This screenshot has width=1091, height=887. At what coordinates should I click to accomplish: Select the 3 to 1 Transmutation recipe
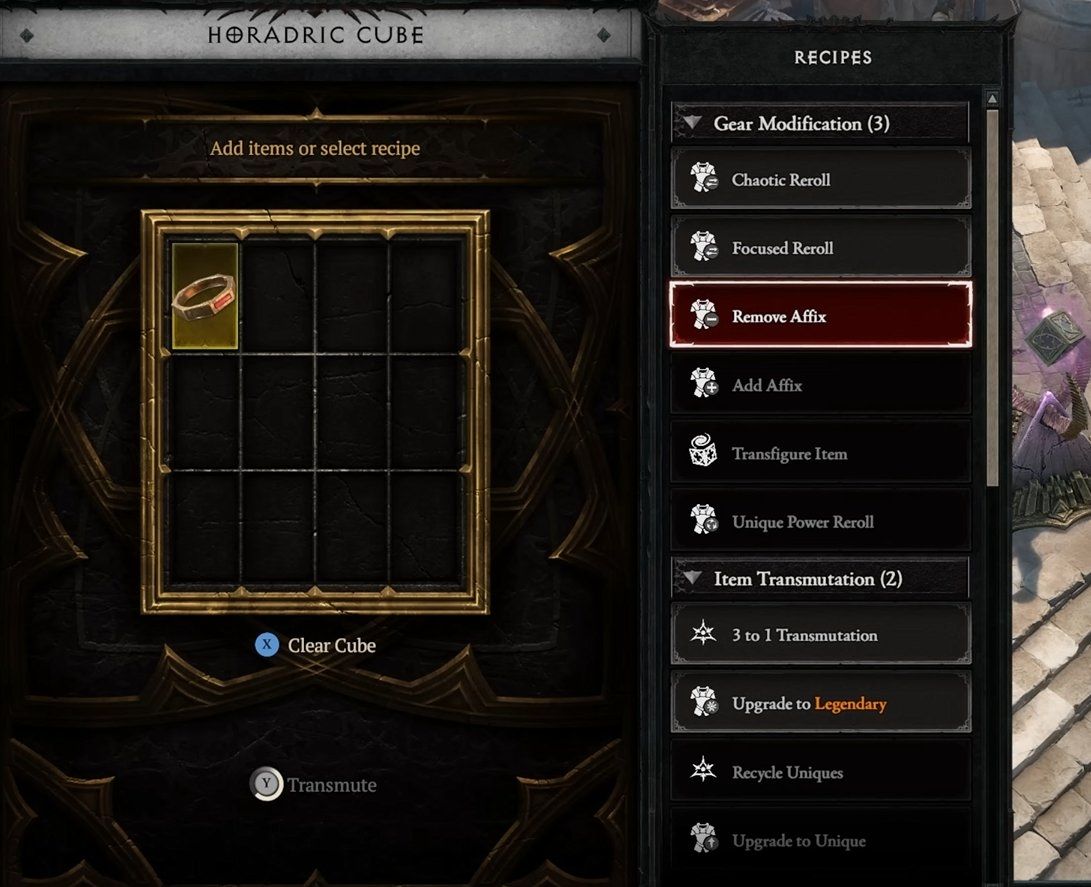pos(820,635)
